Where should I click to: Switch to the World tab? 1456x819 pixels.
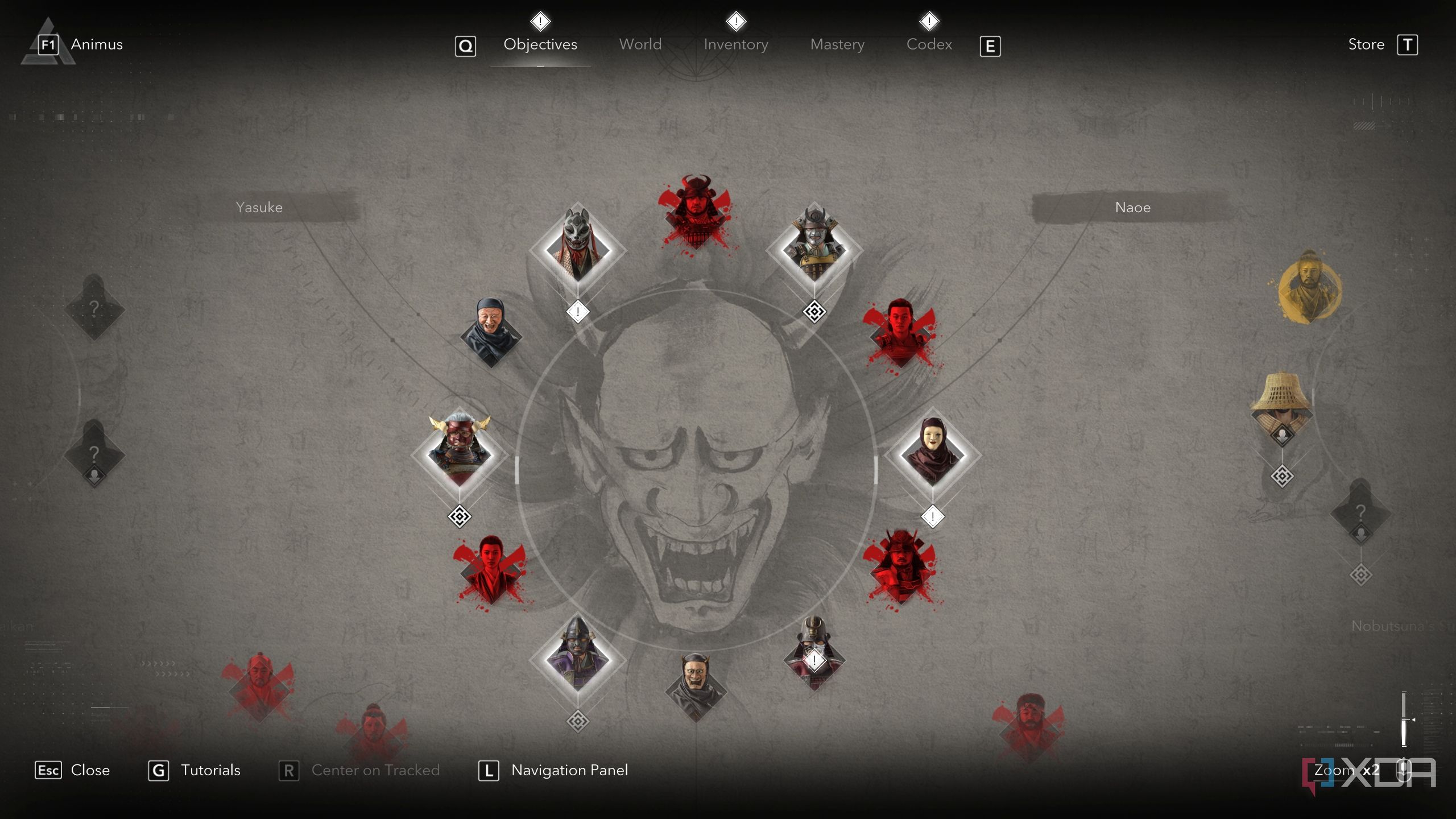(x=640, y=44)
